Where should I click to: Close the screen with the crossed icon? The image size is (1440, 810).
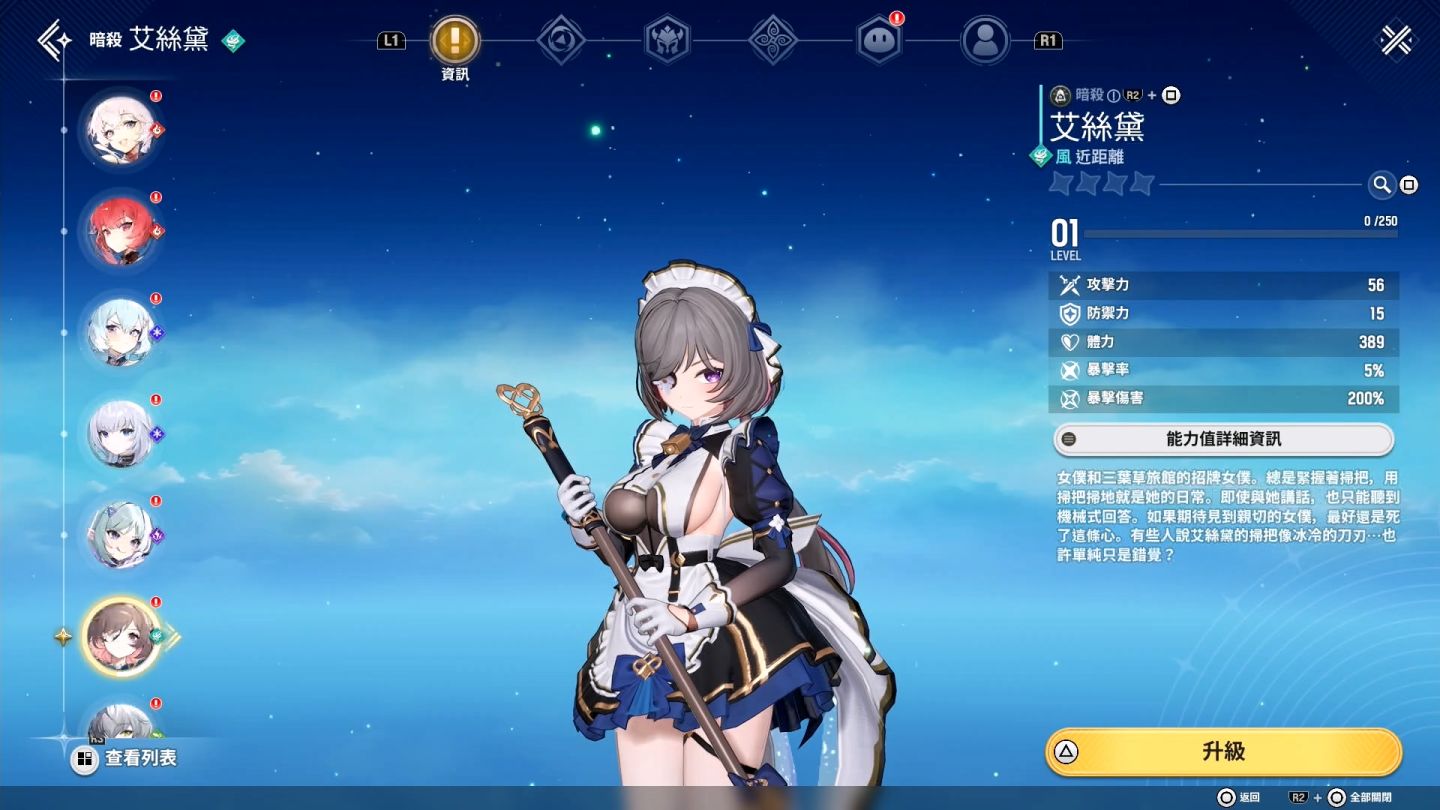[1396, 41]
